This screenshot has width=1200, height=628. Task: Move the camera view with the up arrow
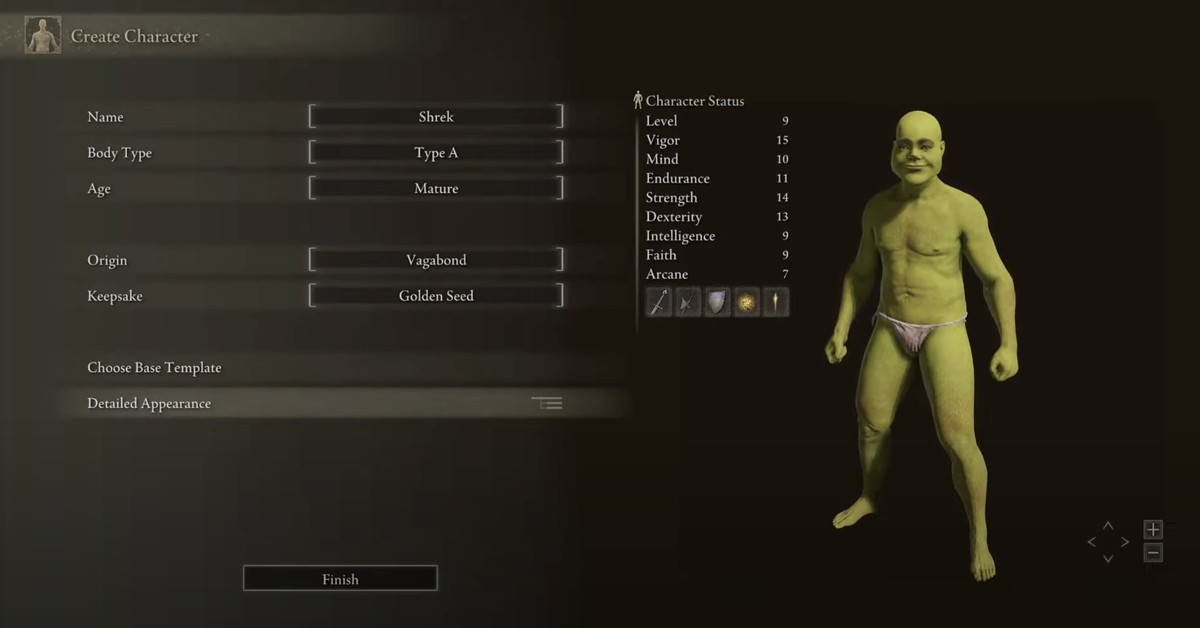pos(1108,525)
